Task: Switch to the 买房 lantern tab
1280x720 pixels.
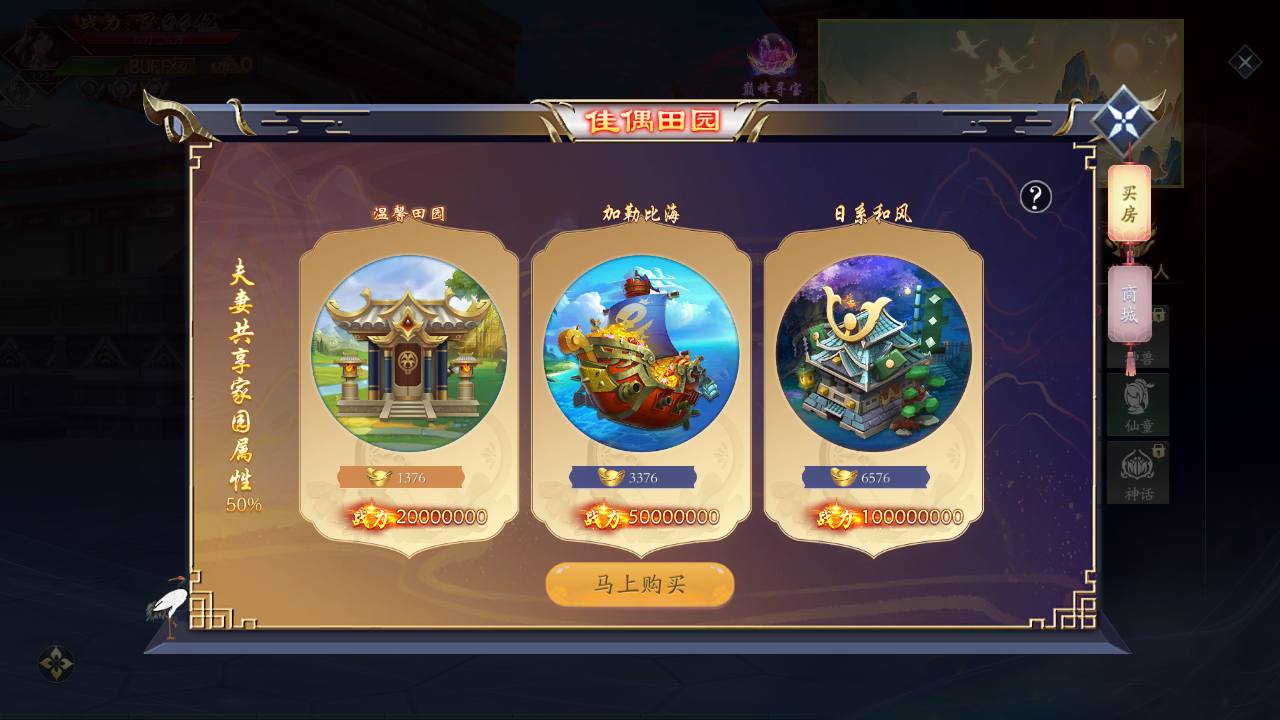Action: click(x=1129, y=203)
